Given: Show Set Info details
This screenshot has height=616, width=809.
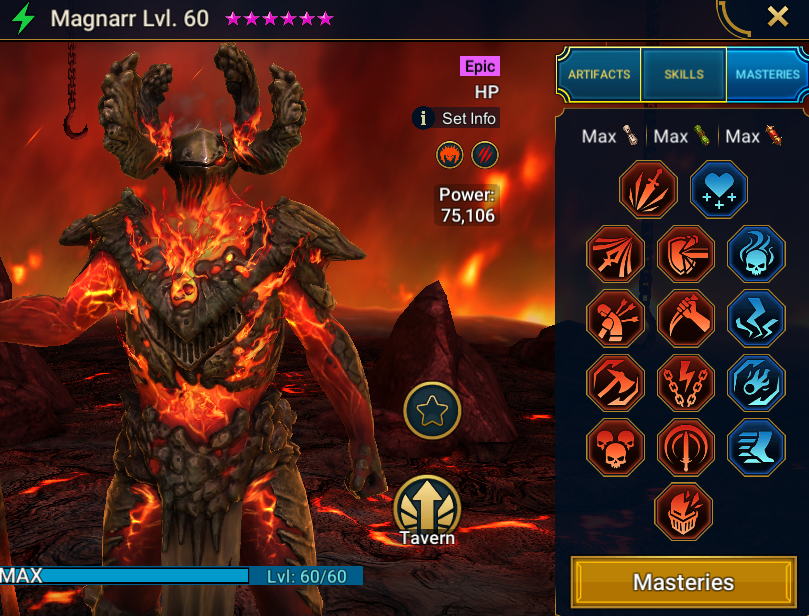Looking at the screenshot, I should pyautogui.click(x=456, y=118).
